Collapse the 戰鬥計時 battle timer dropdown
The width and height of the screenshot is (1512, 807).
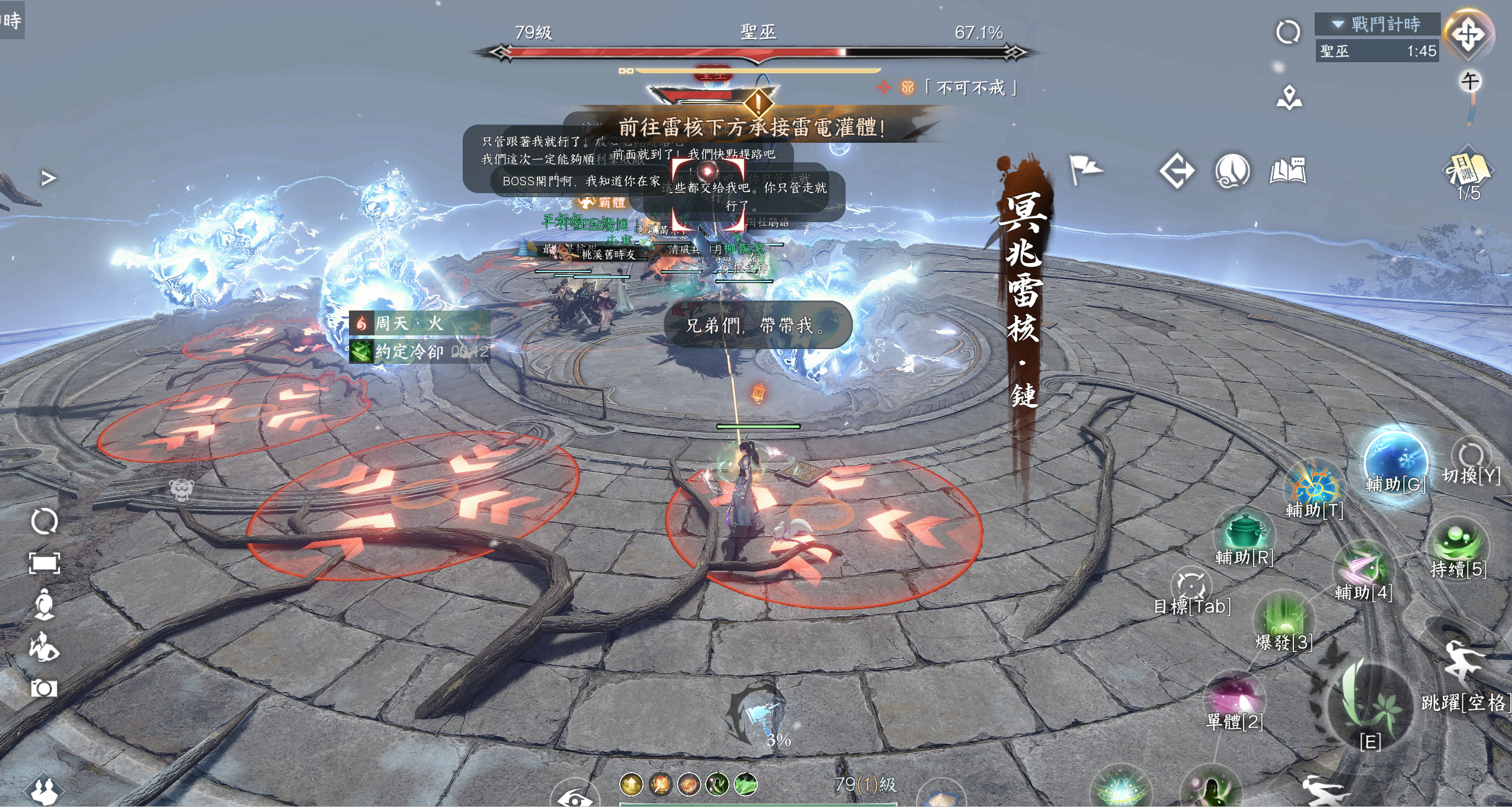(1338, 25)
